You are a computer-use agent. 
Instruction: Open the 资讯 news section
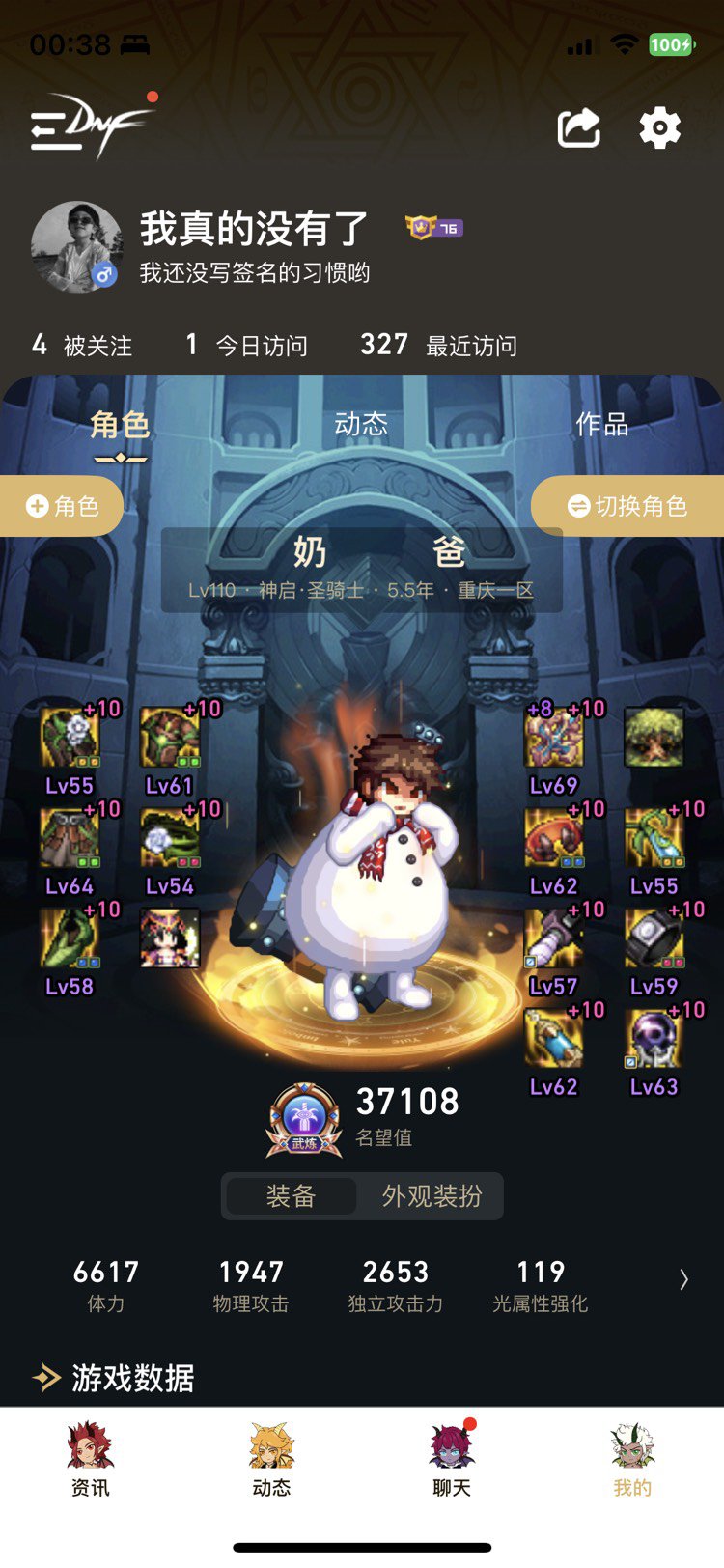pos(90,1458)
